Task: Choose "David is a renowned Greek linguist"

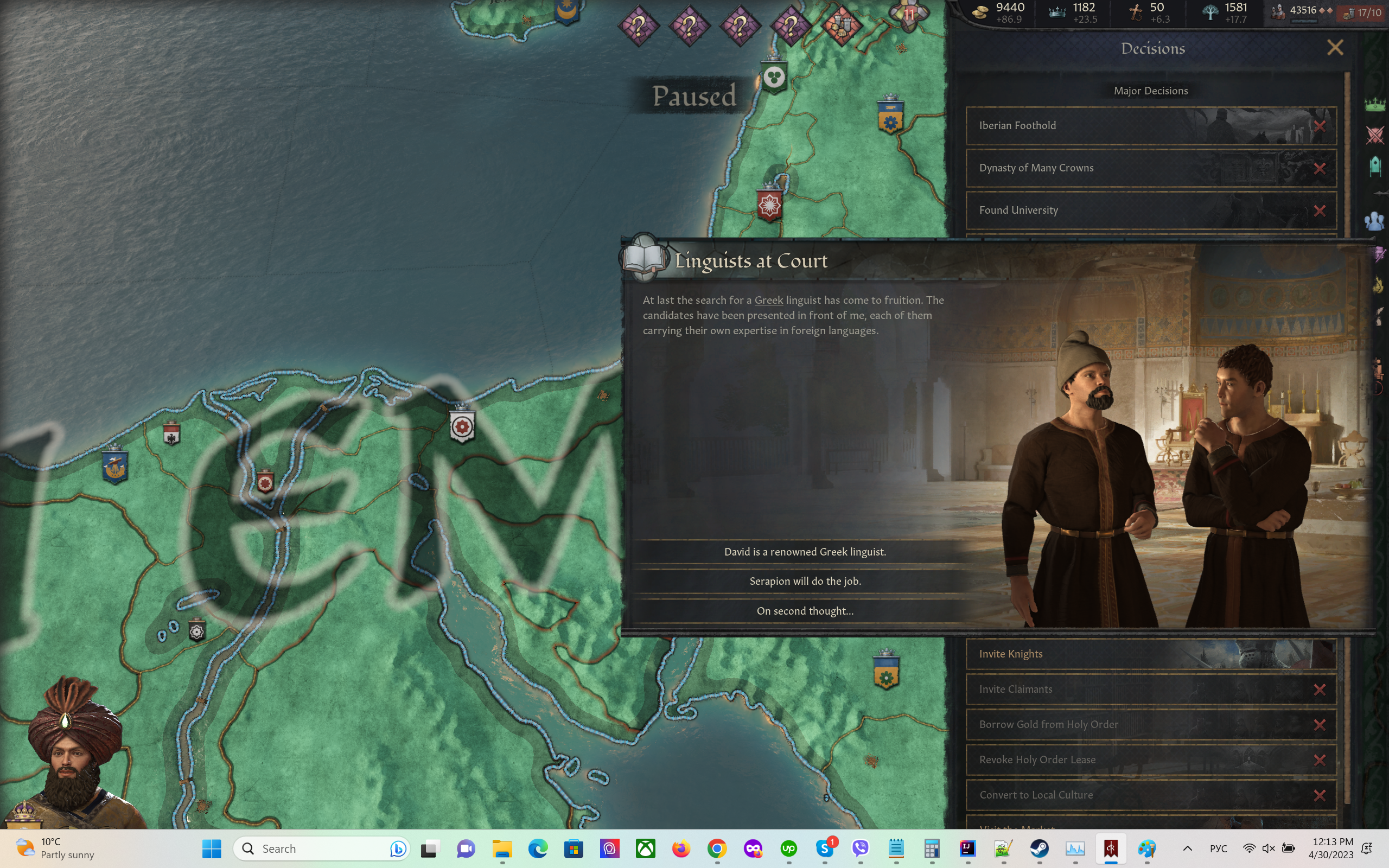Action: pyautogui.click(x=805, y=552)
